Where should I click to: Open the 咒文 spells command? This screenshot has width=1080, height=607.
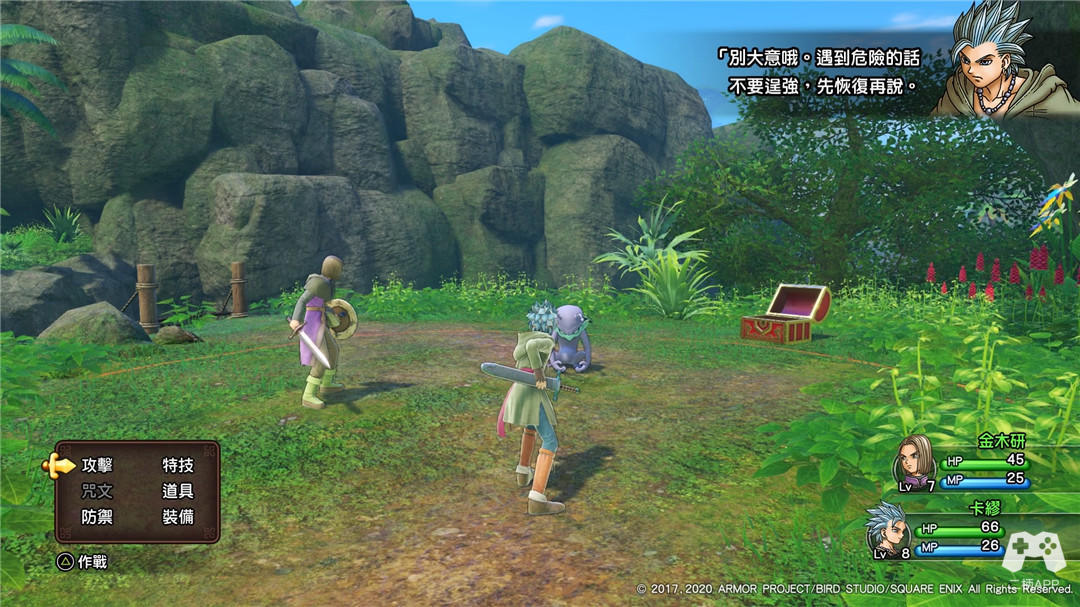click(x=98, y=491)
